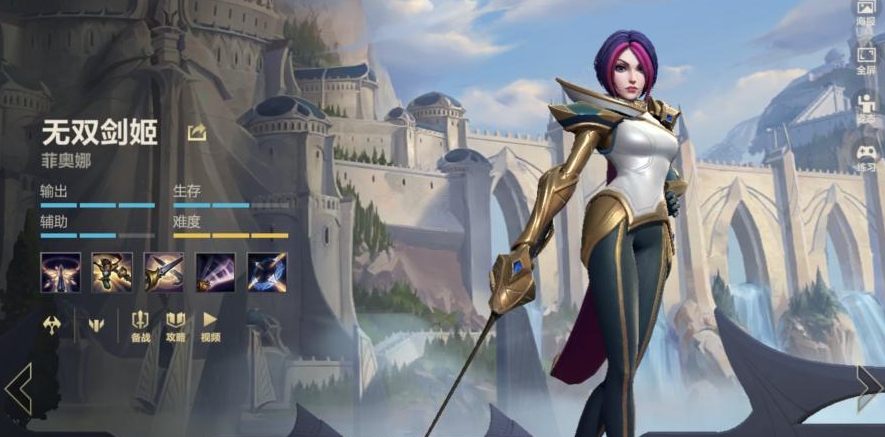Click the share icon beside 无双剑姬
The width and height of the screenshot is (885, 437).
(197, 133)
